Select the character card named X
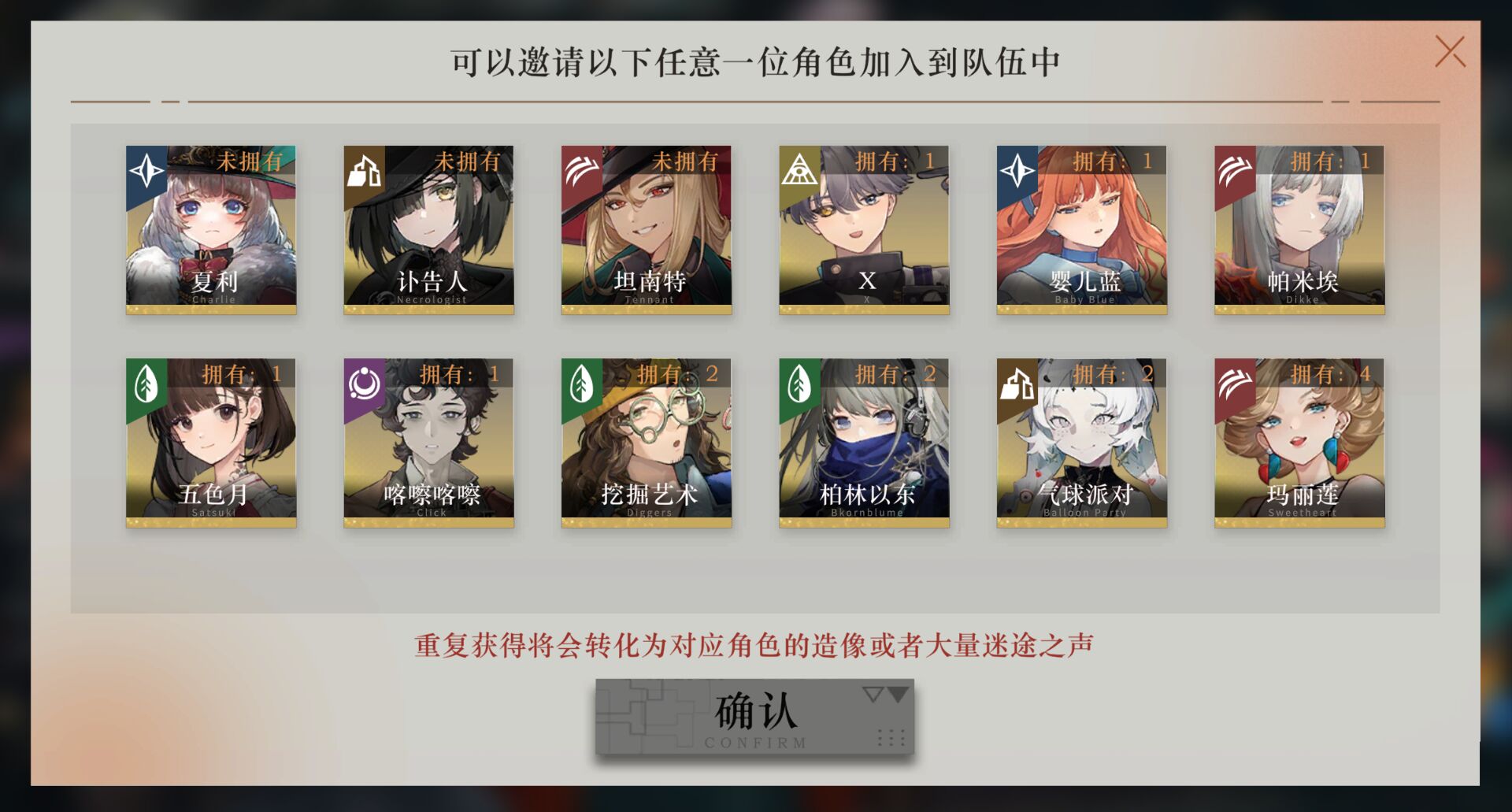 (864, 228)
